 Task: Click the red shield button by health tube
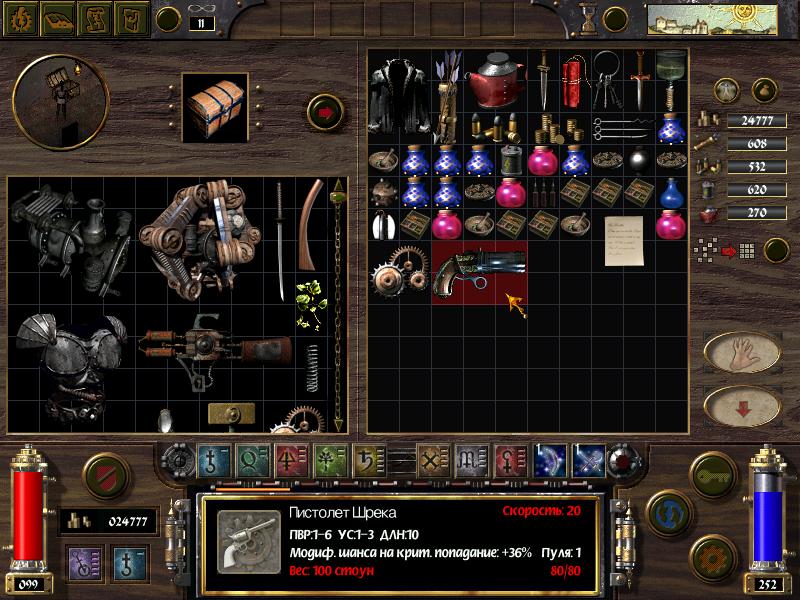click(104, 474)
